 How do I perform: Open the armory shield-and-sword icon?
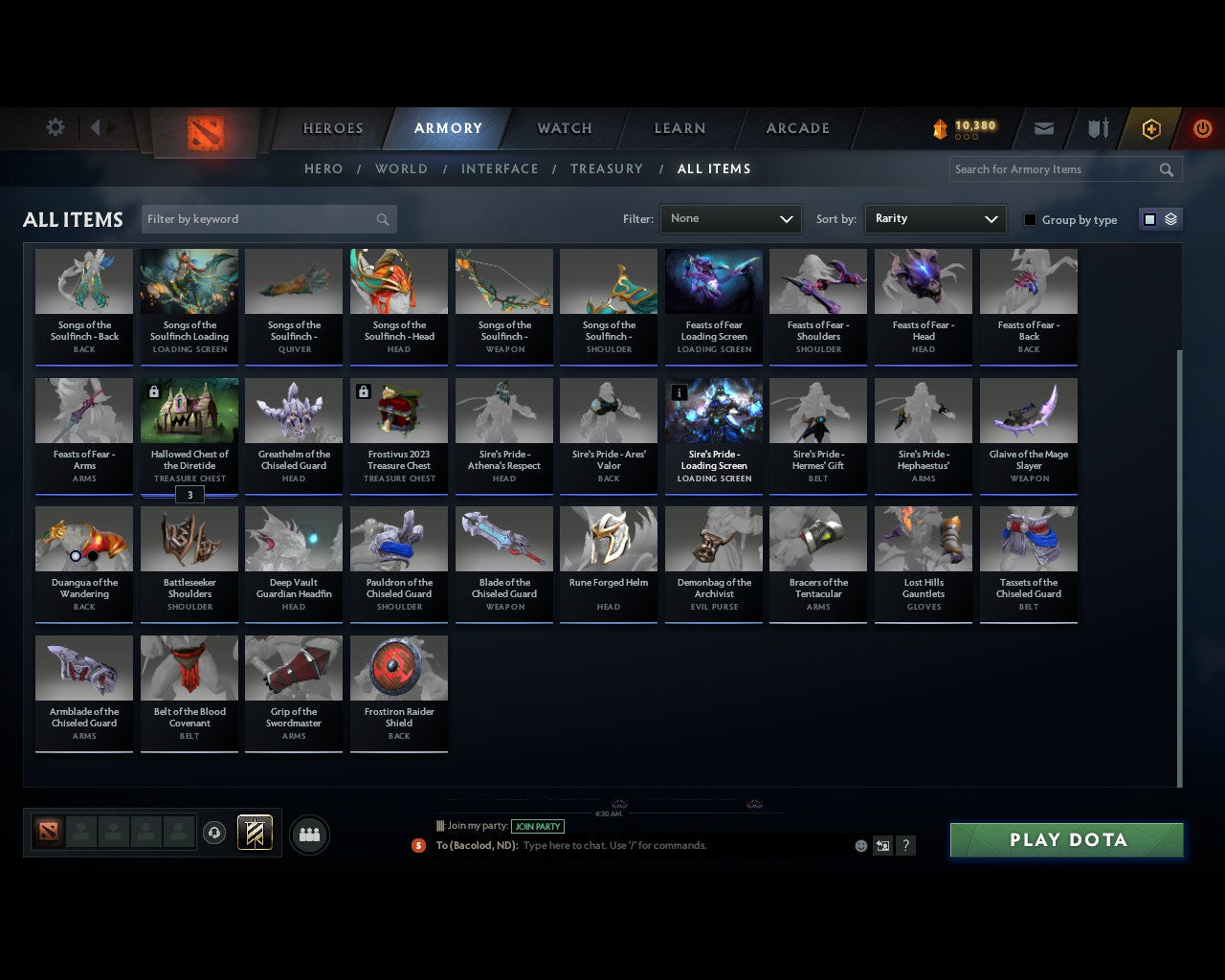(1097, 127)
